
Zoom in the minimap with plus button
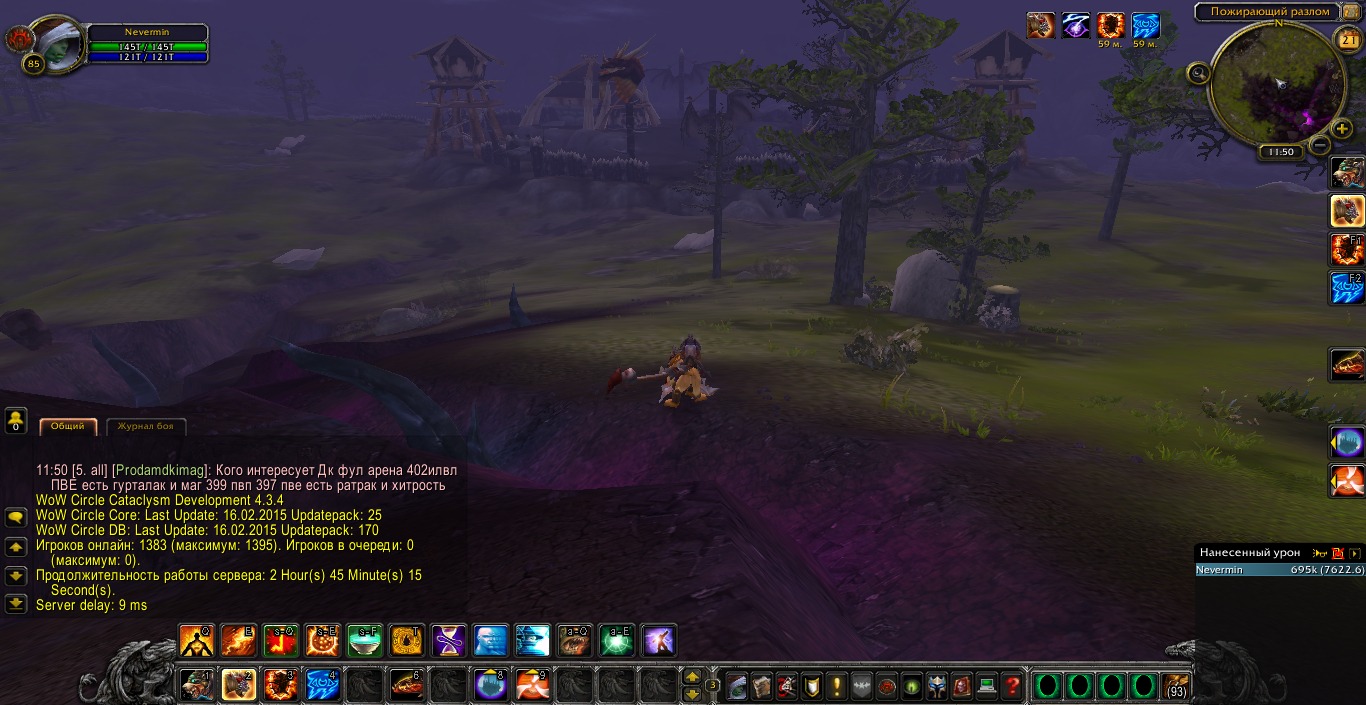coord(1342,129)
